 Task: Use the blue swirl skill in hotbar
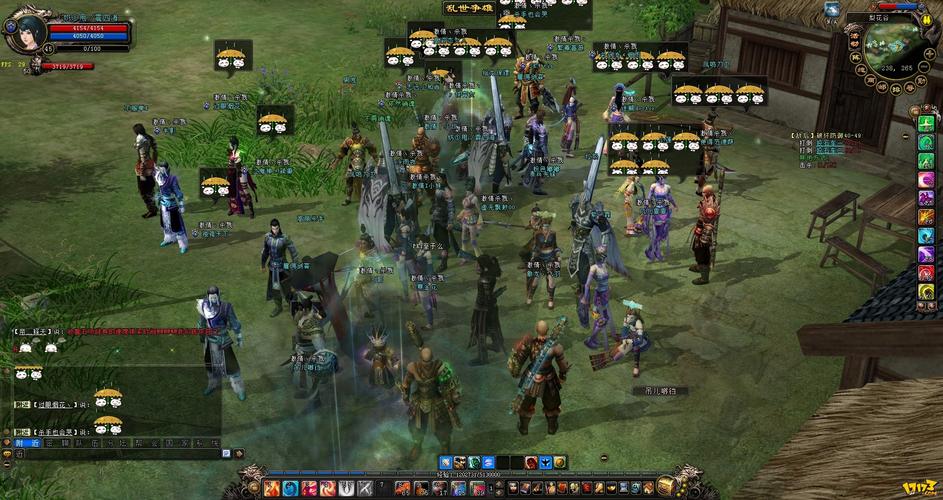pos(290,488)
